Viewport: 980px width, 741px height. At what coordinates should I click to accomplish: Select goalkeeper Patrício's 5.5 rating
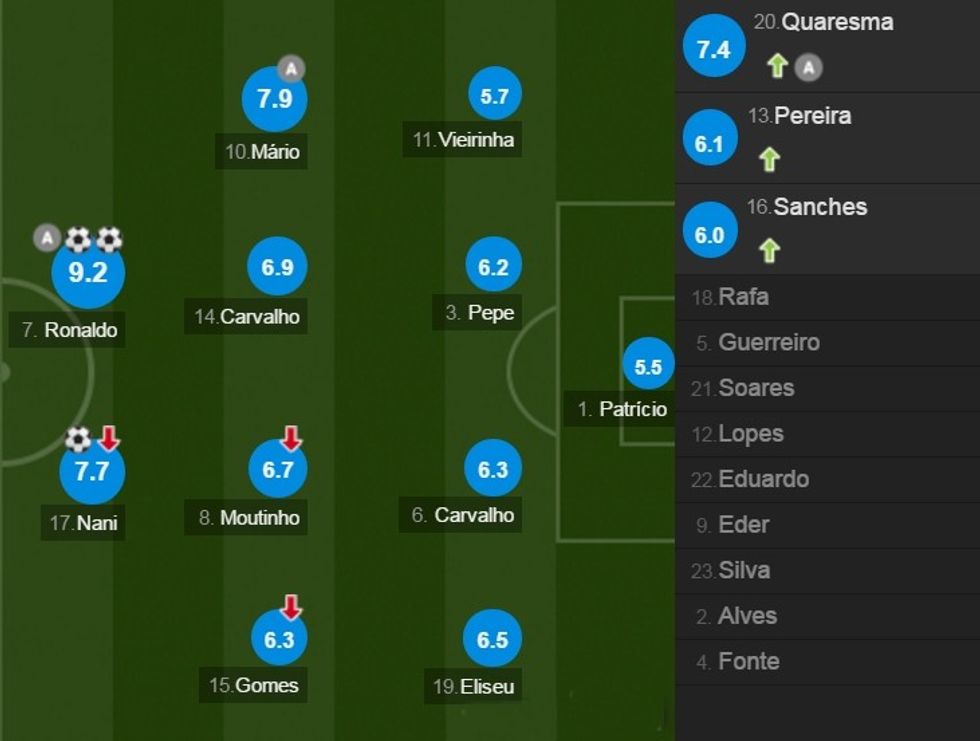[648, 367]
